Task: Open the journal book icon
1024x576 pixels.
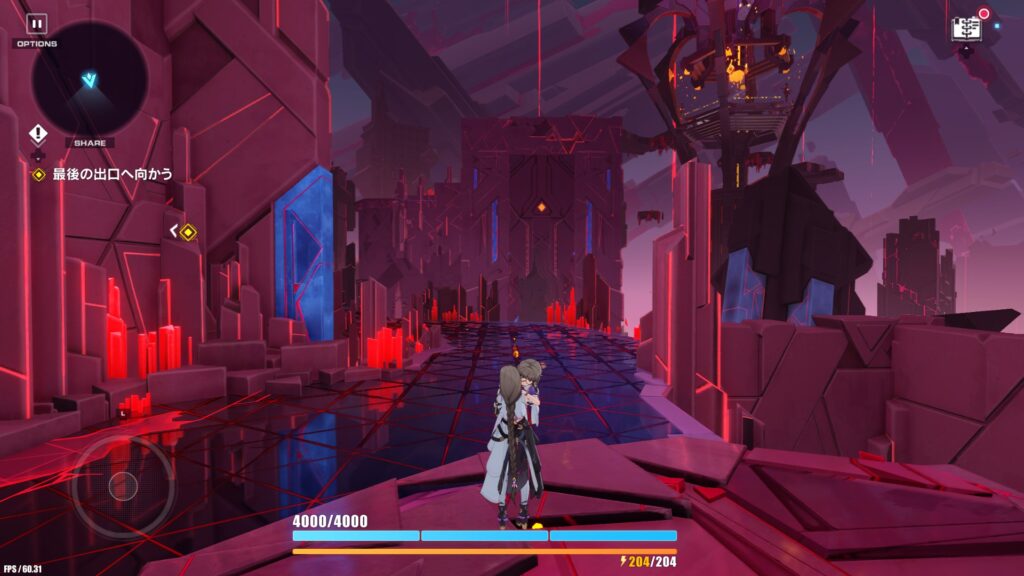Action: [967, 28]
